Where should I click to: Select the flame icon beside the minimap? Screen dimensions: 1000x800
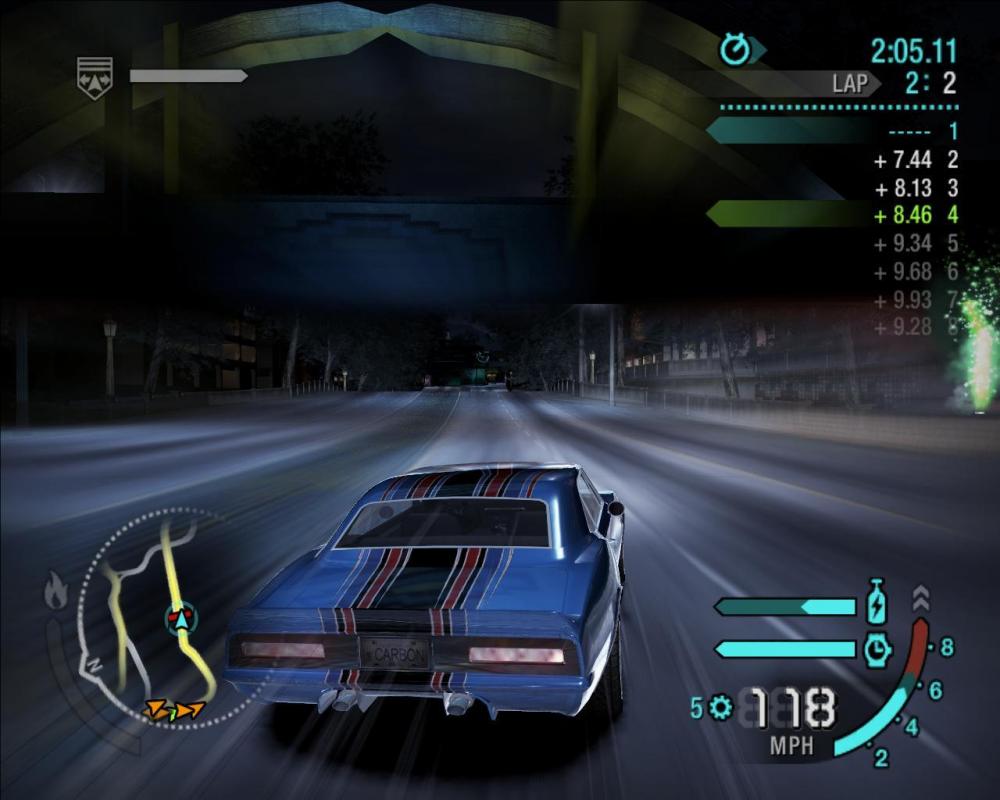click(x=55, y=593)
